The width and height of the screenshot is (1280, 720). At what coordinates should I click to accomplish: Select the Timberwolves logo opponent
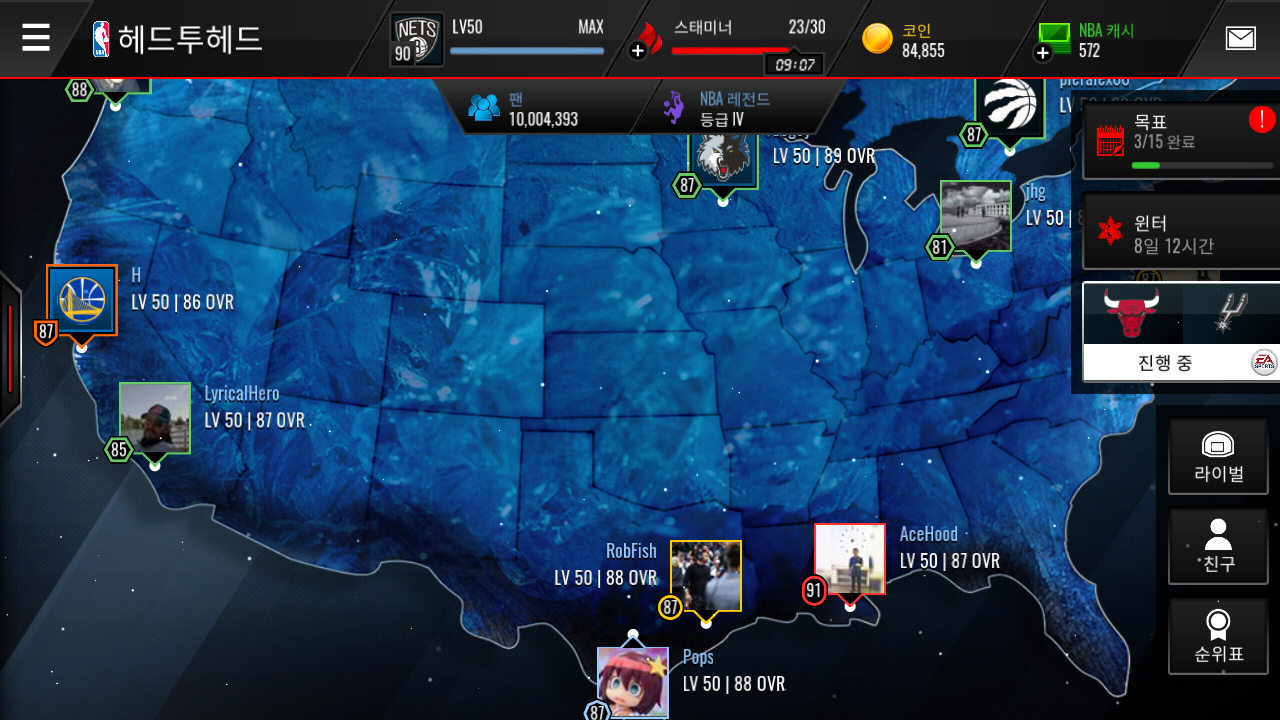[723, 158]
